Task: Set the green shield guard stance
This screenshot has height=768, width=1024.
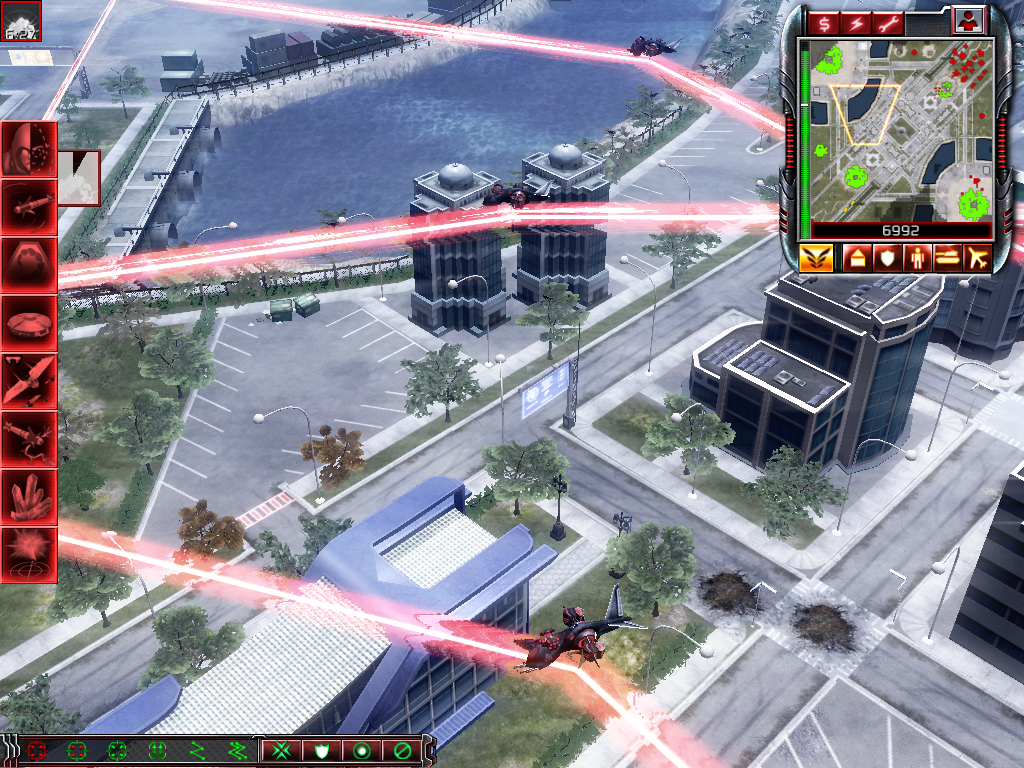Action: tap(322, 749)
